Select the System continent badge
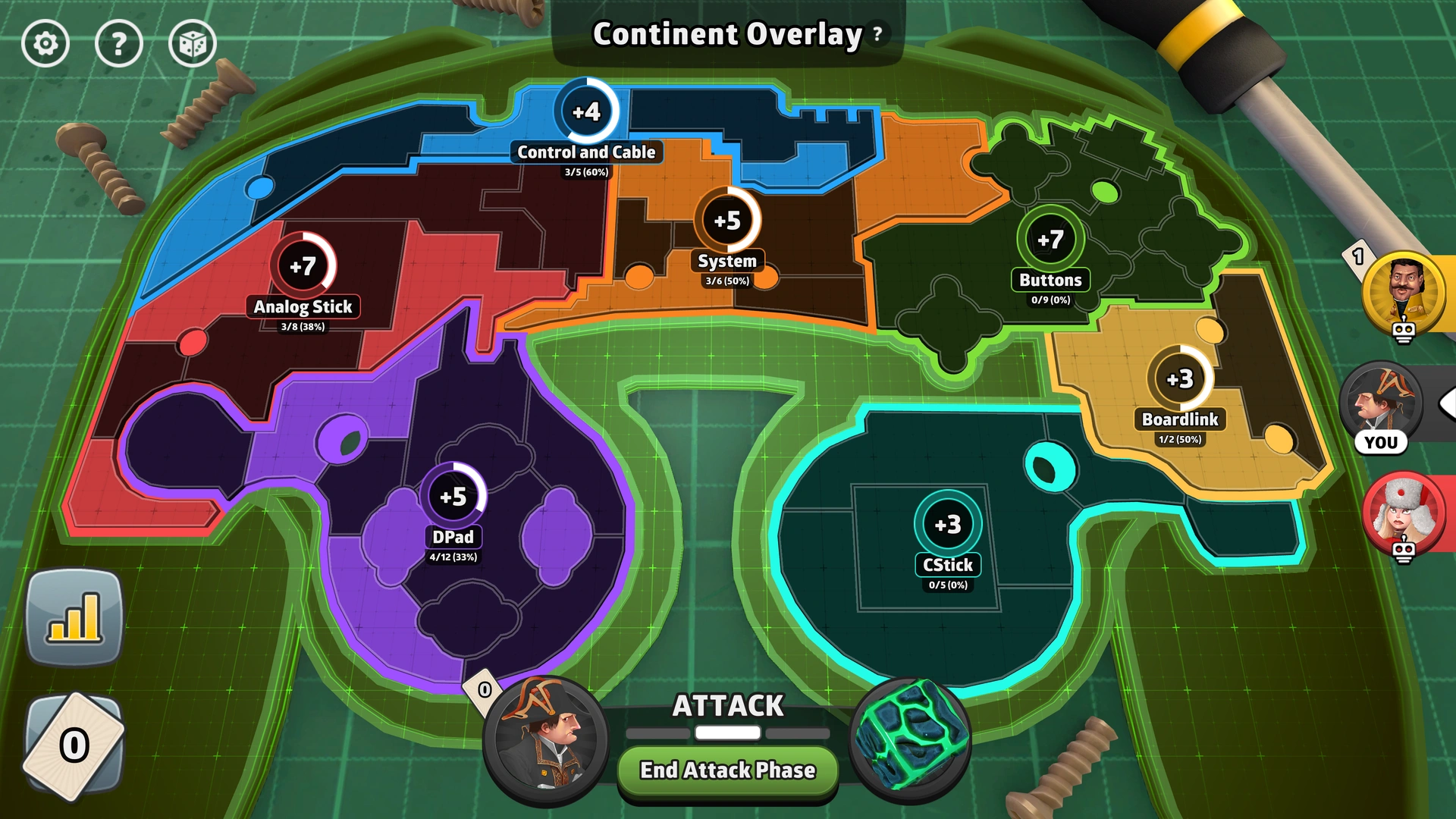The image size is (1456, 819). click(x=726, y=220)
